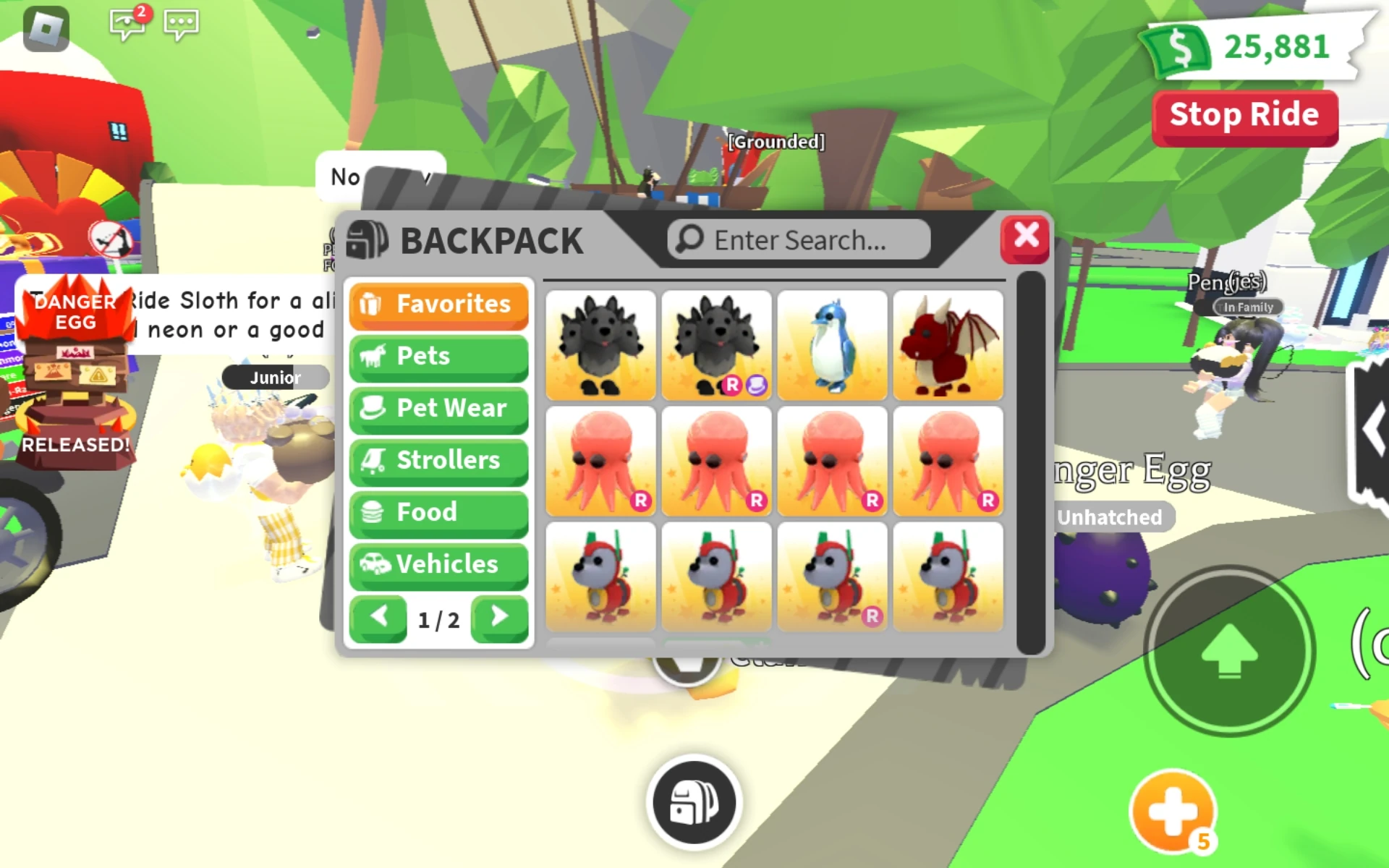This screenshot has height=868, width=1389.
Task: Open the Pets category in the backpack
Action: point(438,357)
